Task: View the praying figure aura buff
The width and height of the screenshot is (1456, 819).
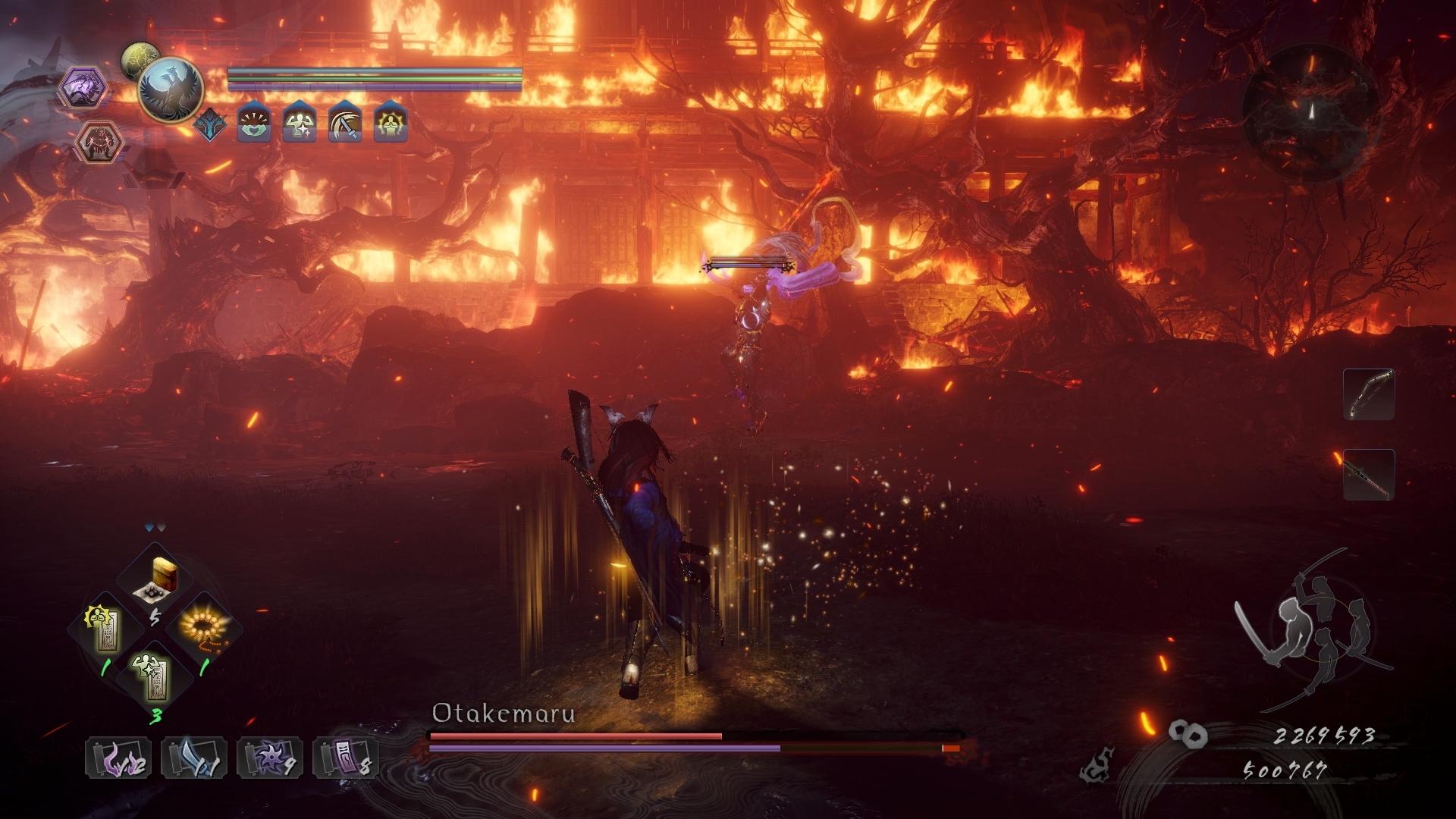Action: pos(391,124)
